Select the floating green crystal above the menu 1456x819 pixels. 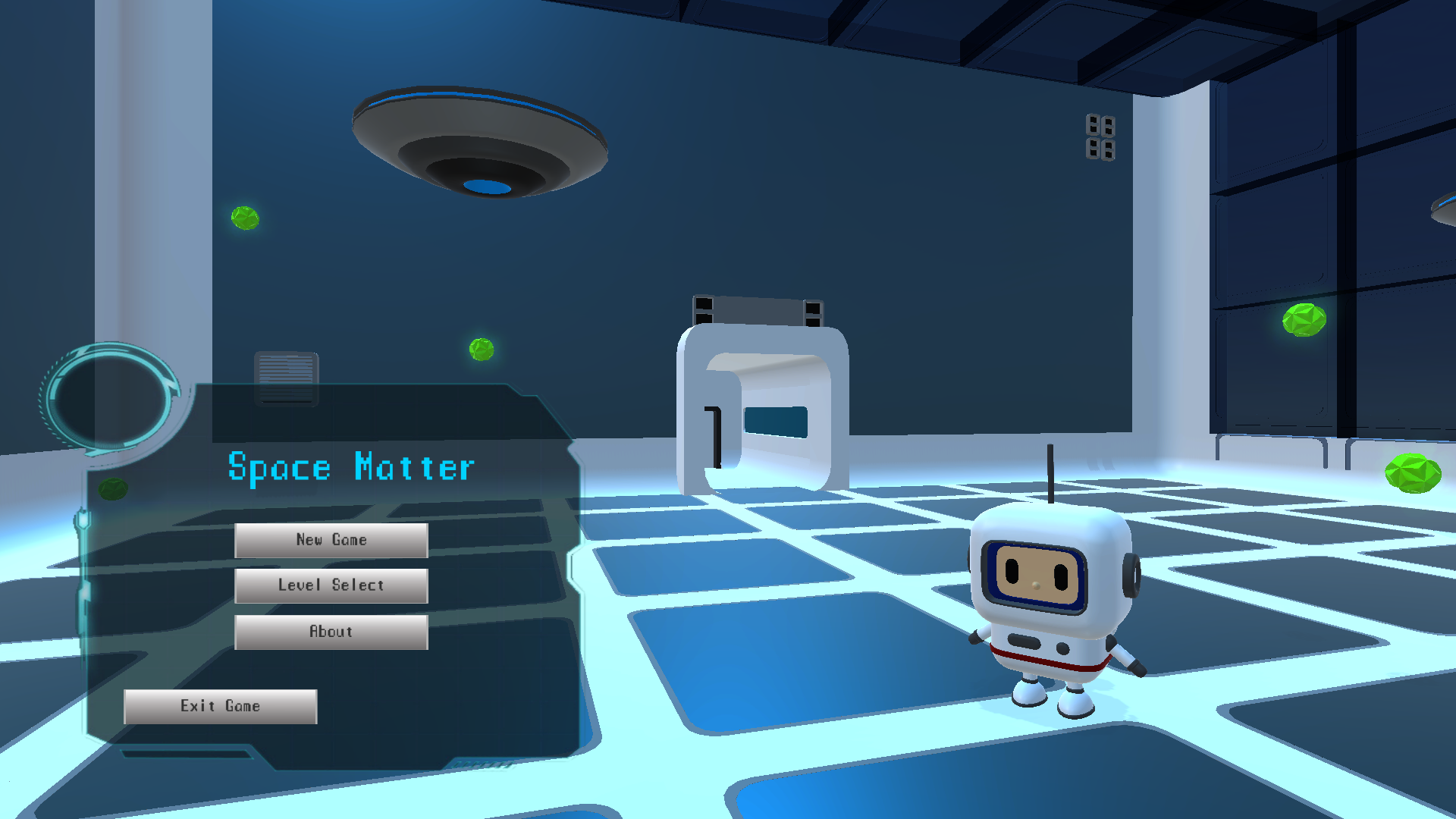(x=481, y=351)
